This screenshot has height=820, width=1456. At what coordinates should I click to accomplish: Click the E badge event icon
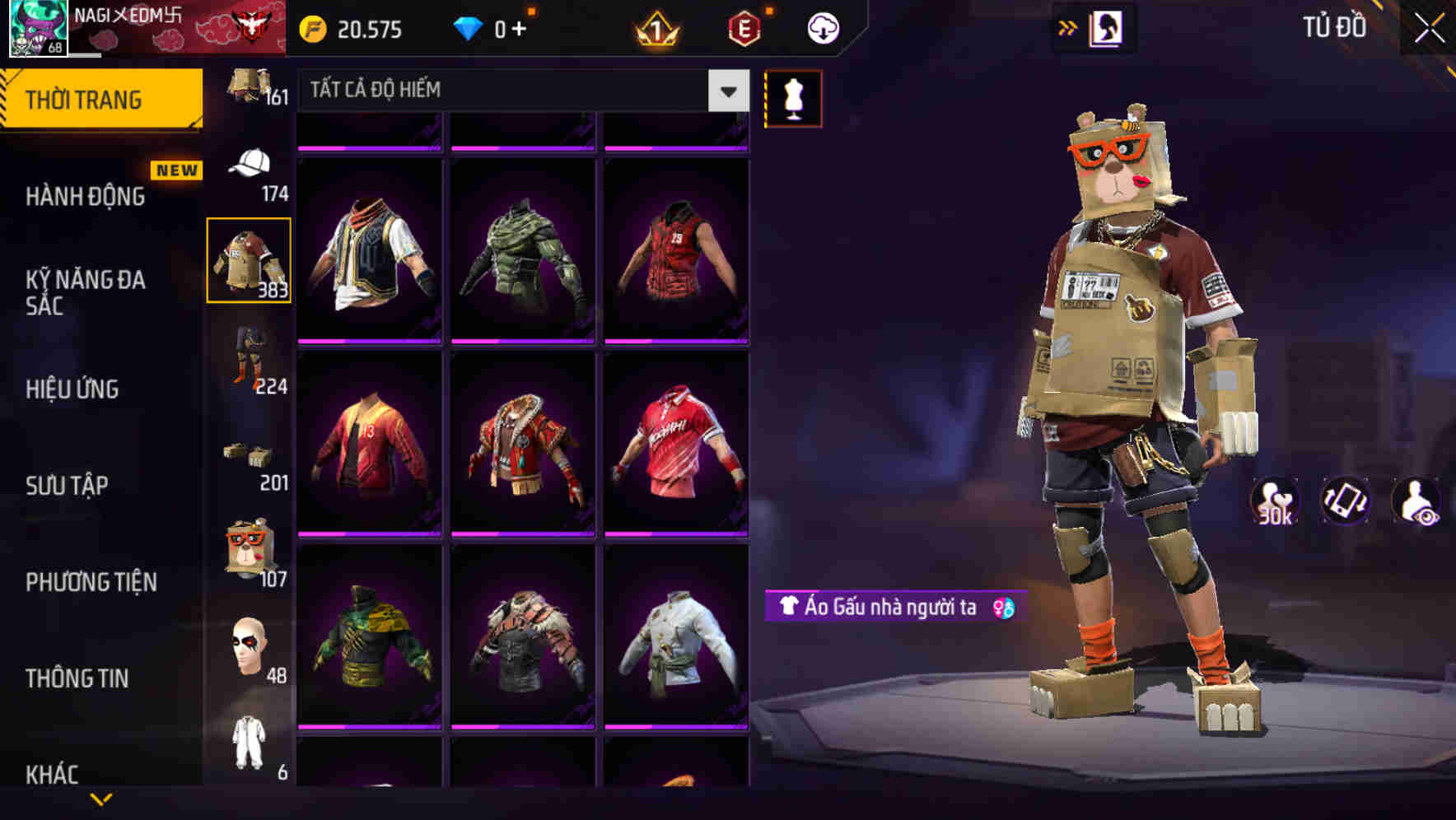click(x=742, y=27)
